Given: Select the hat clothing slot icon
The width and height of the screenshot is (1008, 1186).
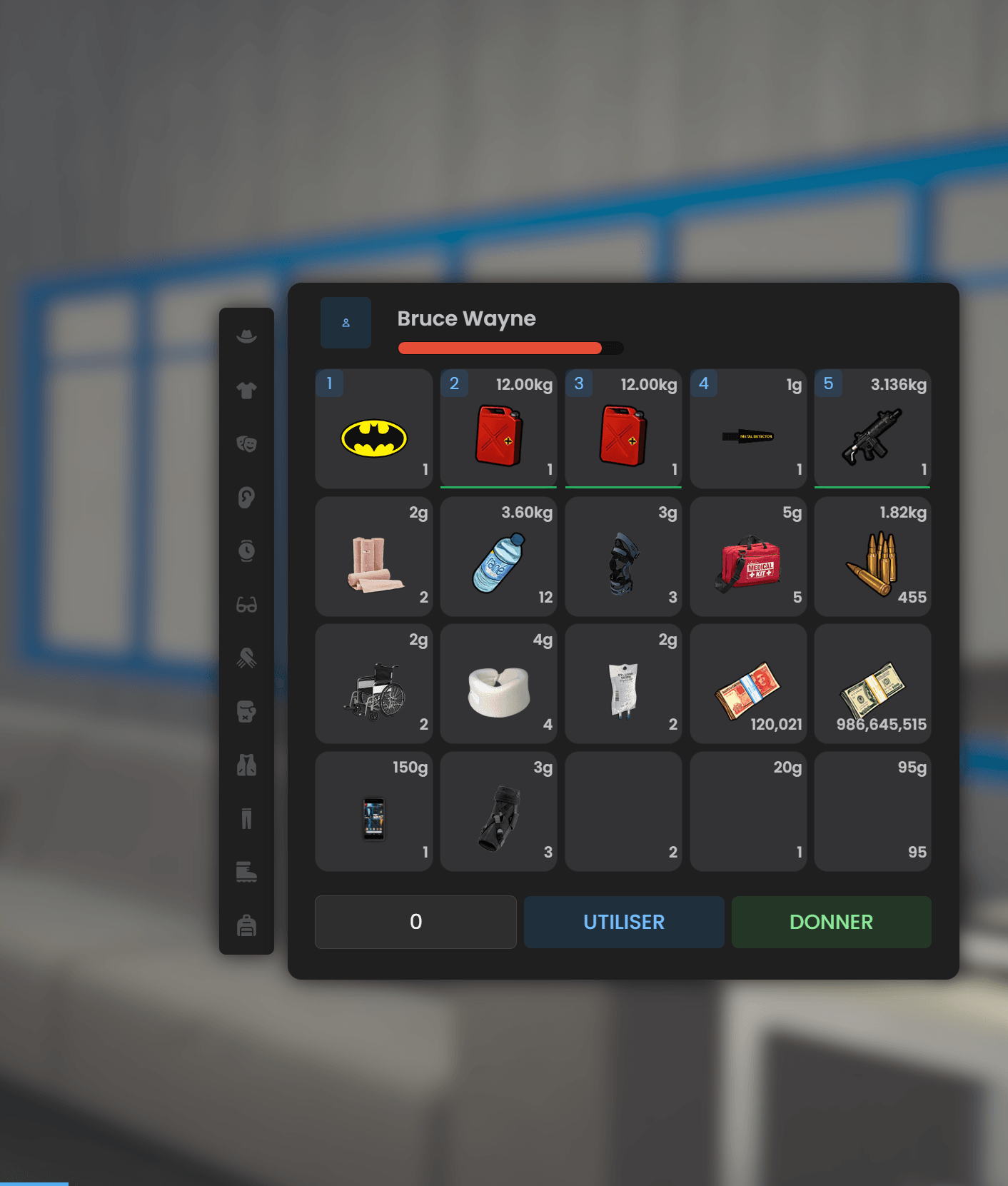Looking at the screenshot, I should (x=246, y=334).
